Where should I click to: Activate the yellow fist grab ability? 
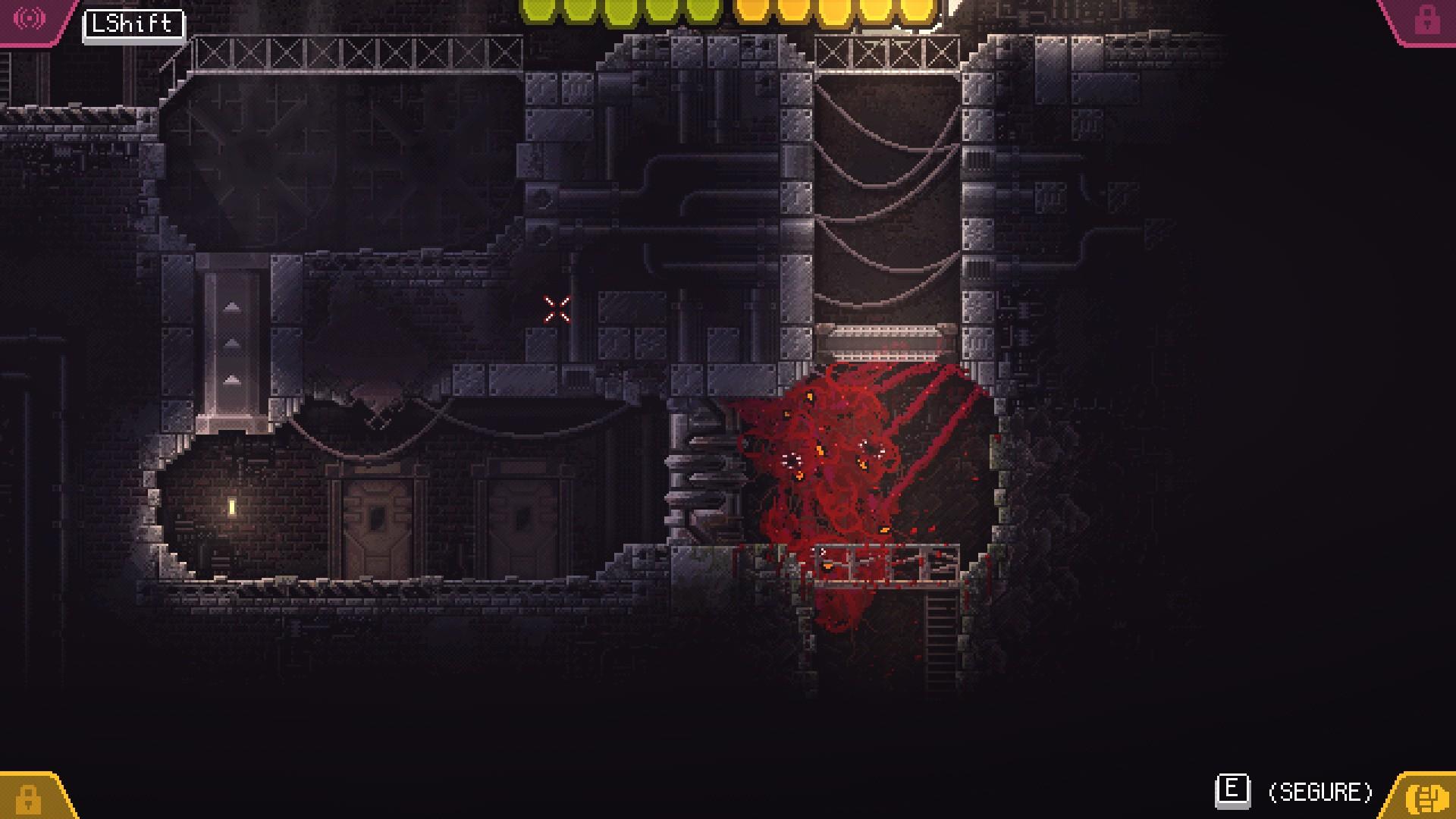tap(1425, 798)
